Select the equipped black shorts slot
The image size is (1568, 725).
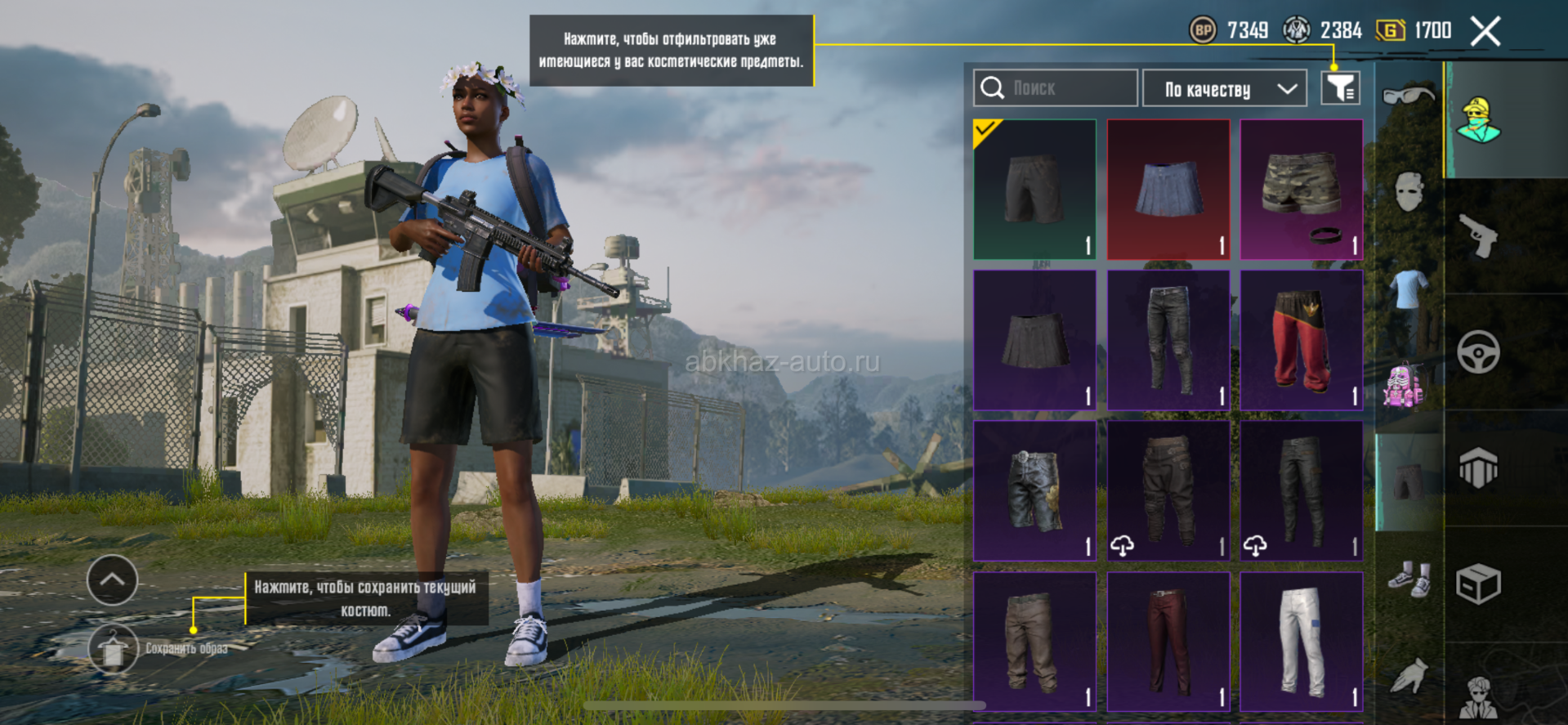(x=1034, y=190)
